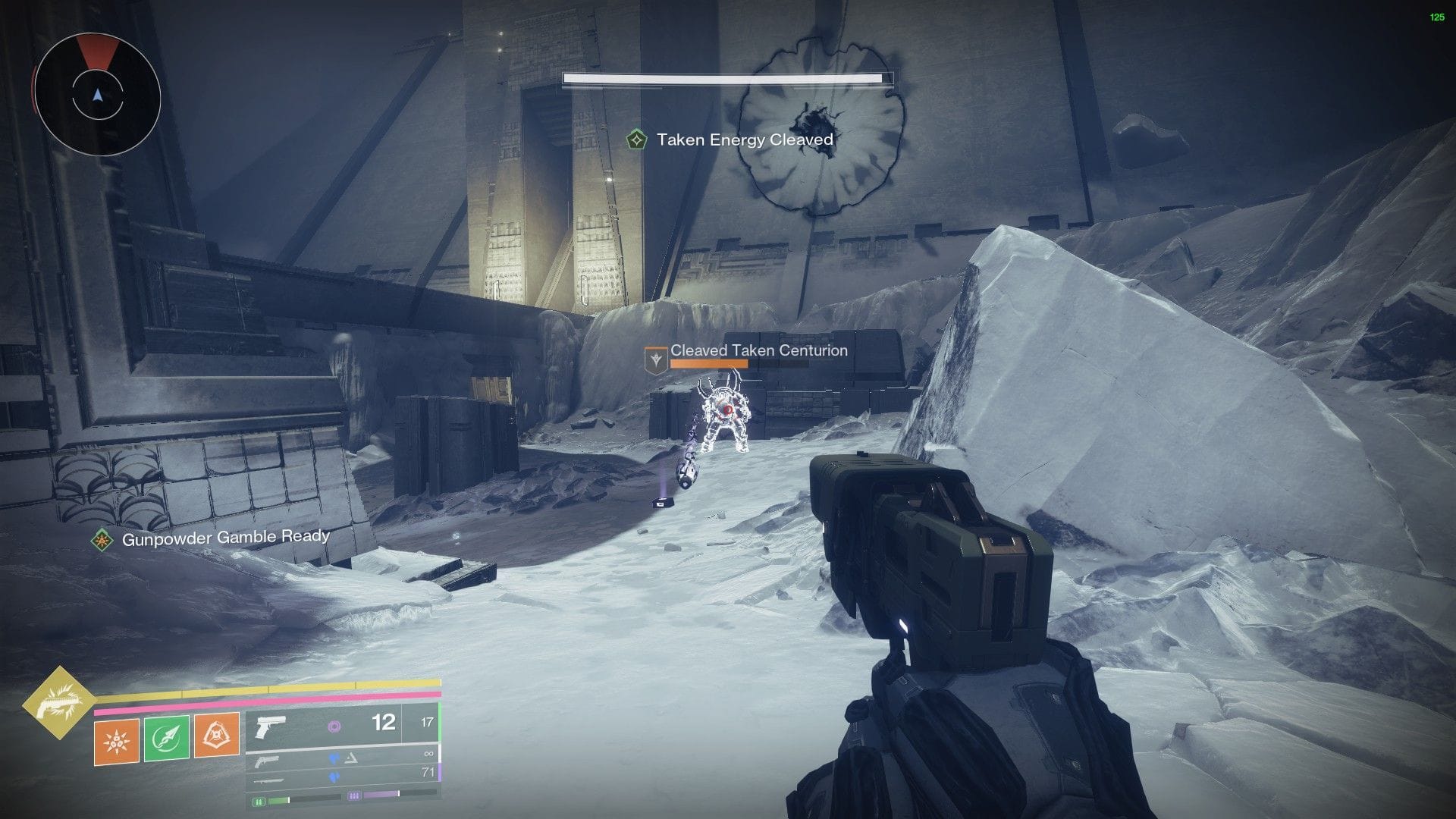Click the void damage element icon
1456x819 pixels.
(335, 728)
